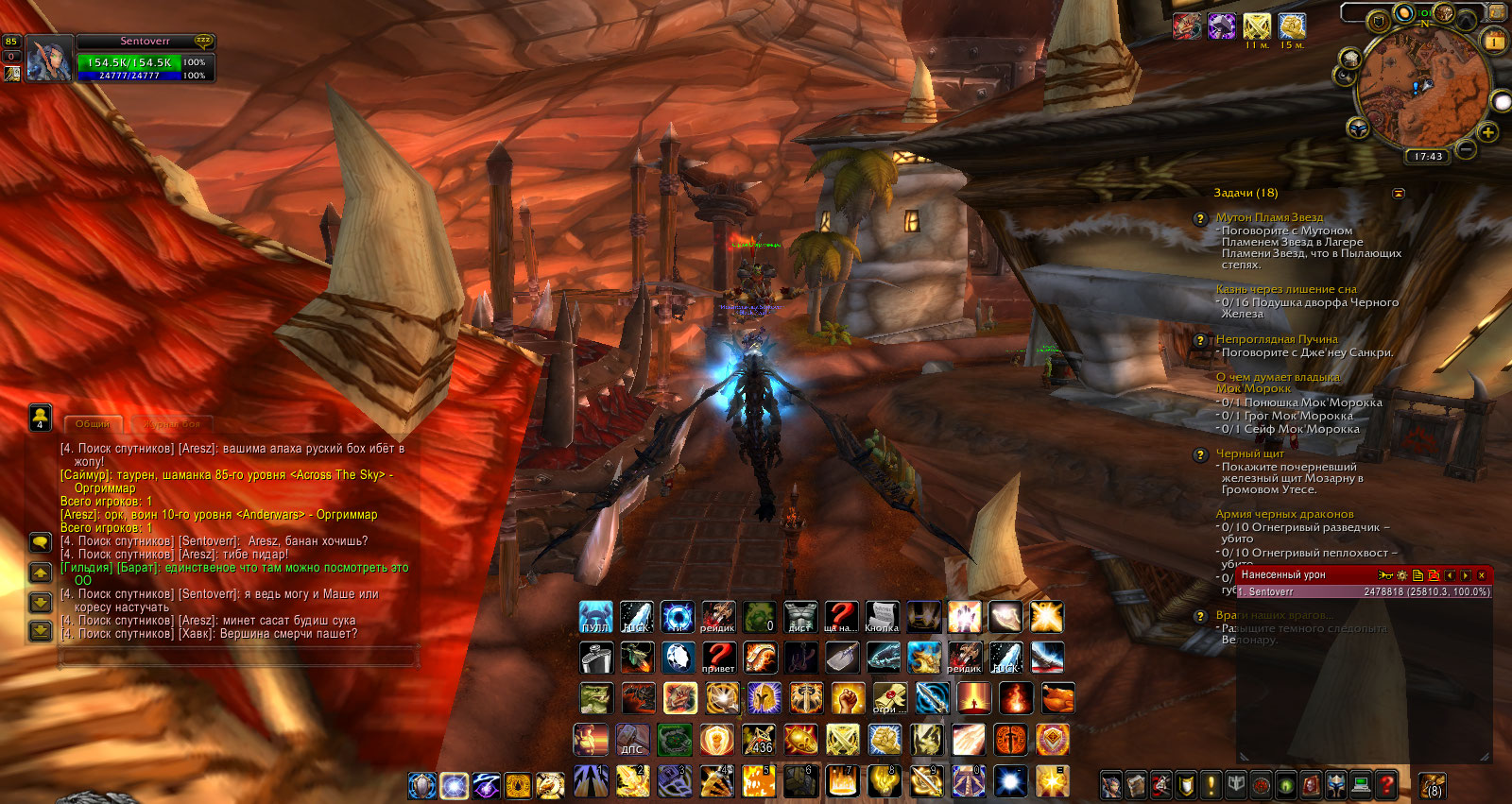The image size is (1512, 804).
Task: Open the backpack showing (8) free slots
Action: tap(1433, 784)
